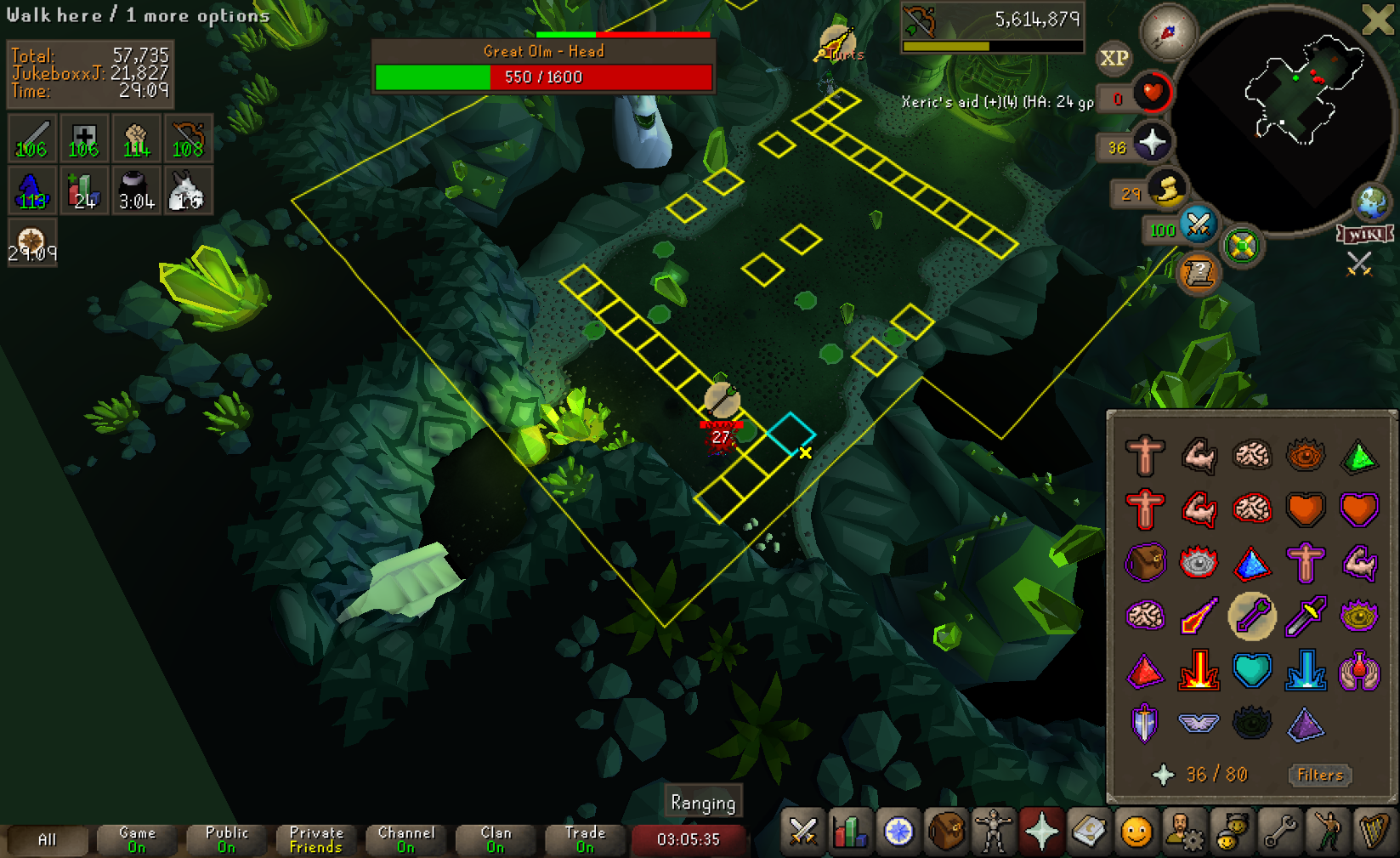Open the Skills tab
1400x858 pixels.
pyautogui.click(x=850, y=832)
